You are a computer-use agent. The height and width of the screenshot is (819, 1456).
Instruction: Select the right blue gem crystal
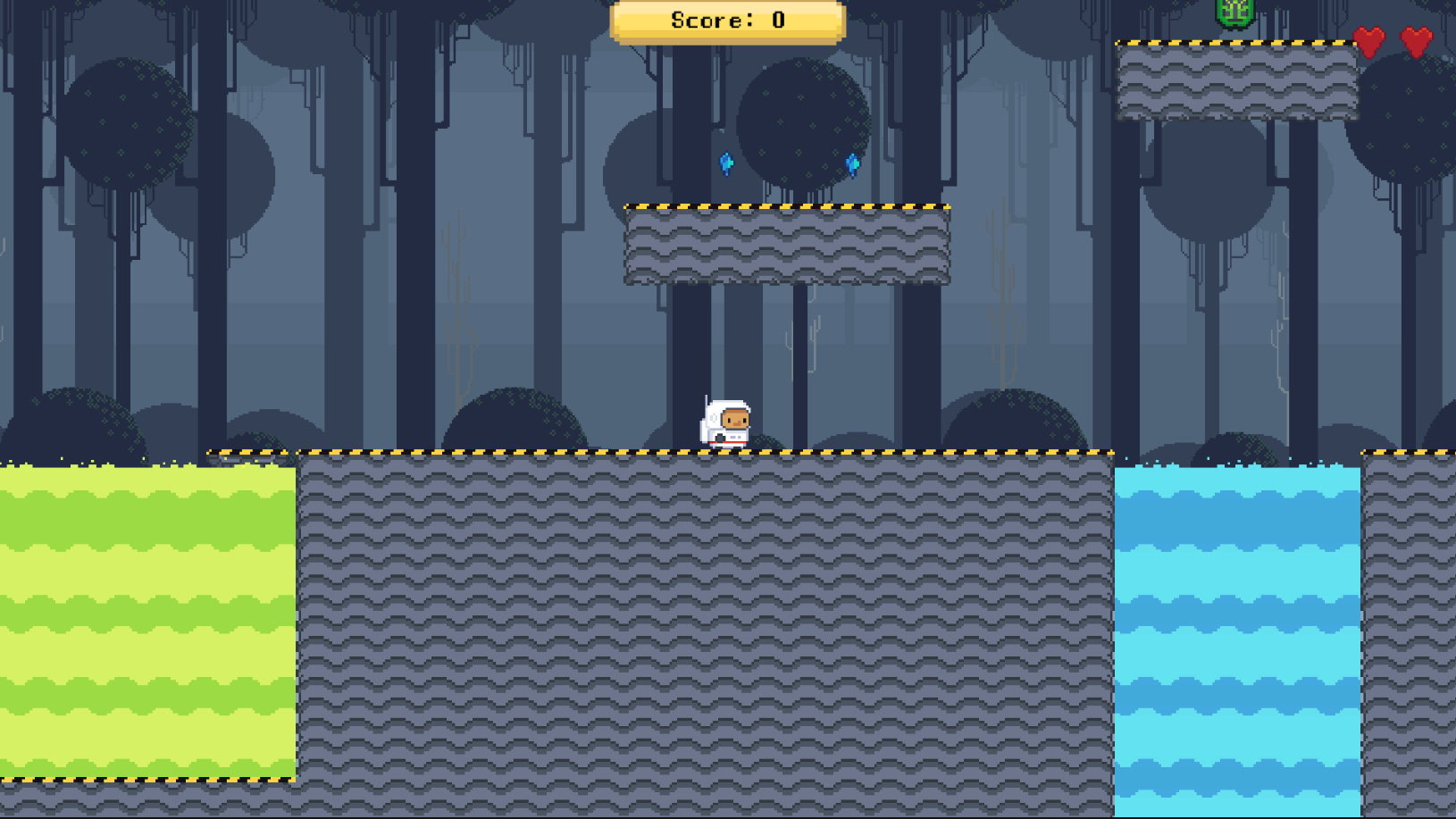853,165
